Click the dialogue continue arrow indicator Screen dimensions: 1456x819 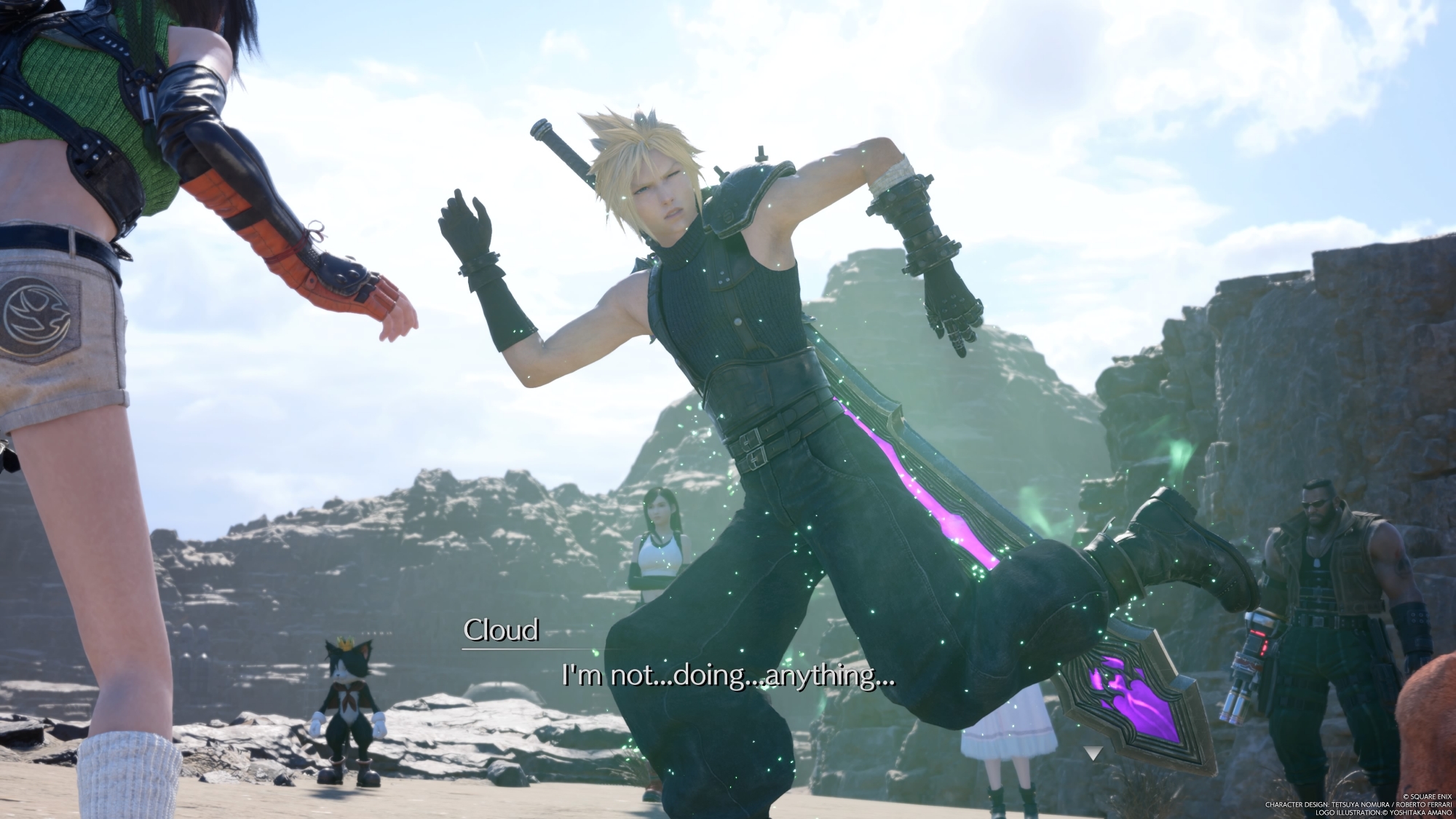[x=1092, y=753]
